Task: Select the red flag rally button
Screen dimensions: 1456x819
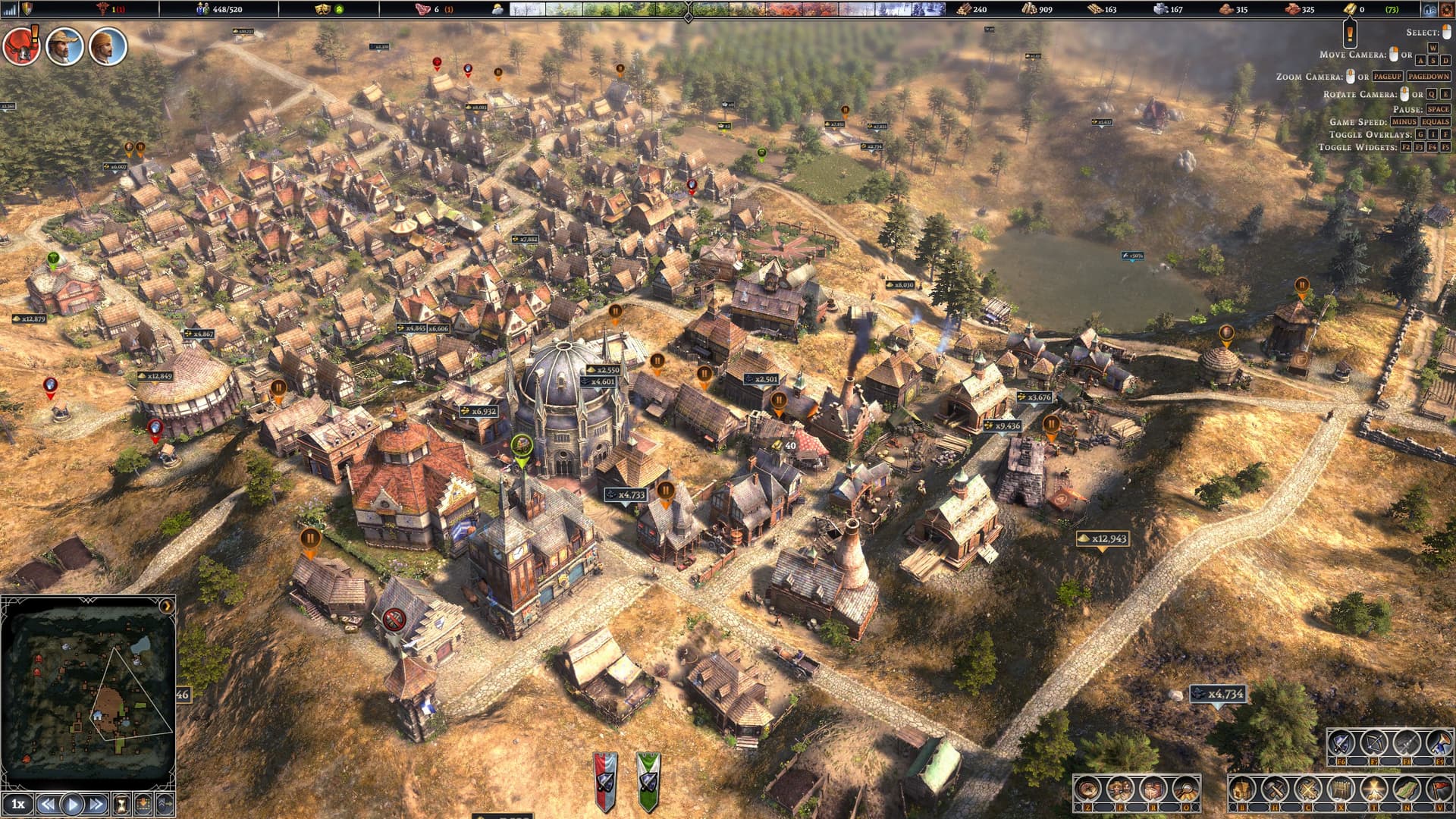Action: coord(1439,789)
